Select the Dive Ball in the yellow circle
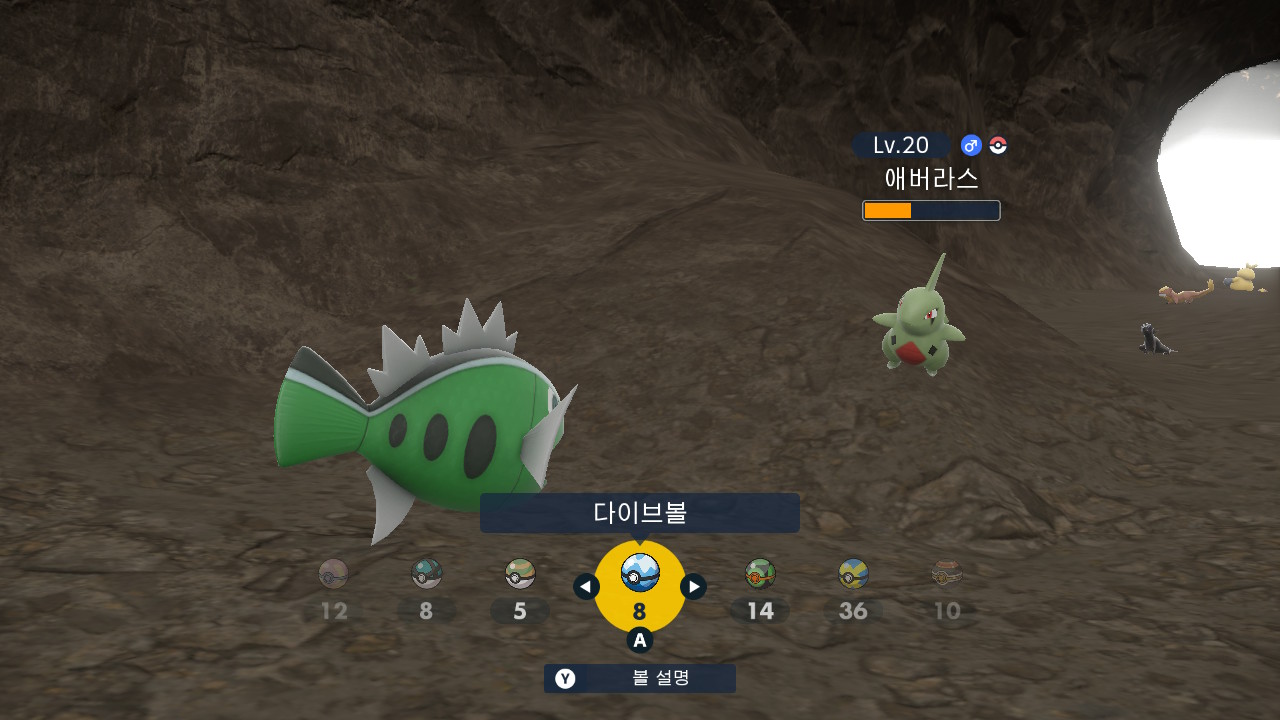 click(640, 573)
